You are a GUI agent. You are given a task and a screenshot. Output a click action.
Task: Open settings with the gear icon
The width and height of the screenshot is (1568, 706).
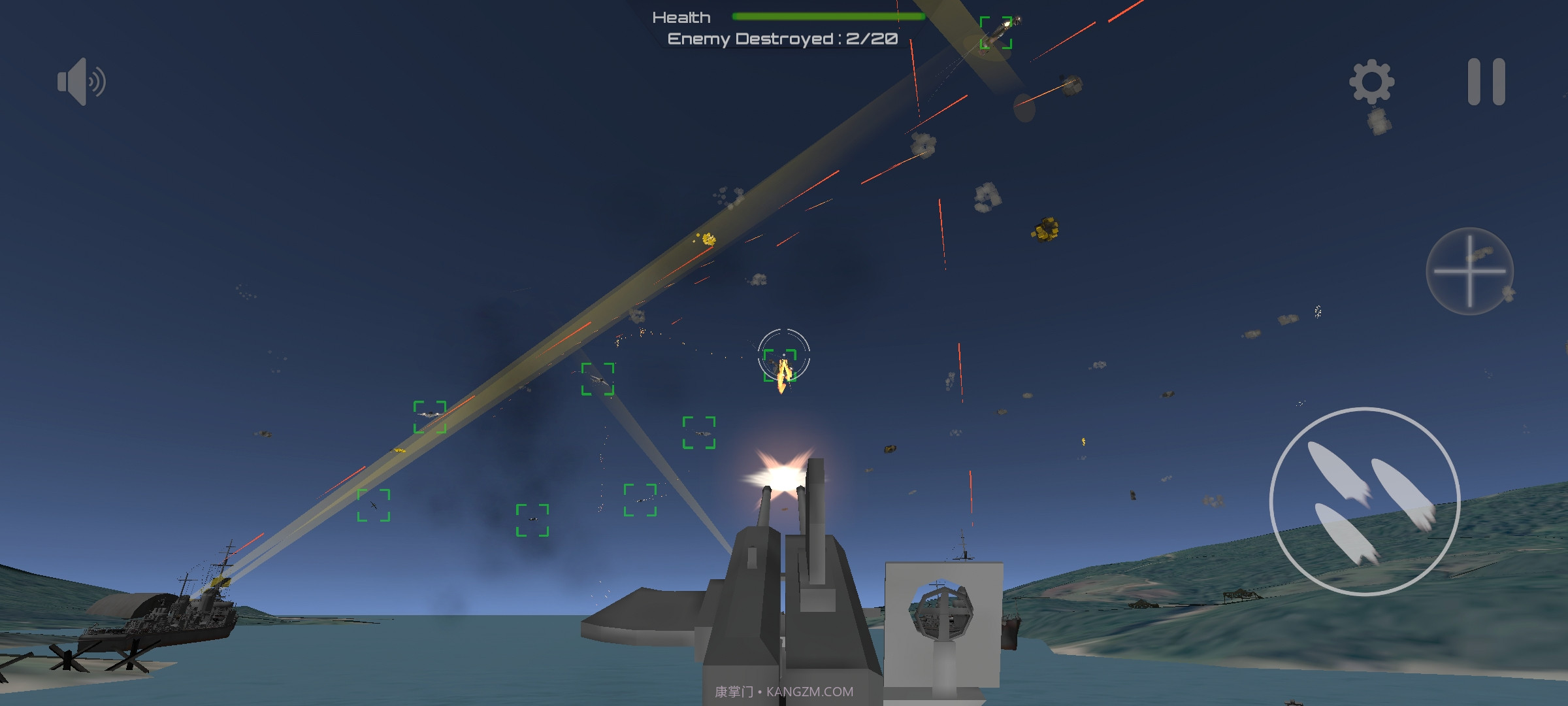pyautogui.click(x=1371, y=82)
